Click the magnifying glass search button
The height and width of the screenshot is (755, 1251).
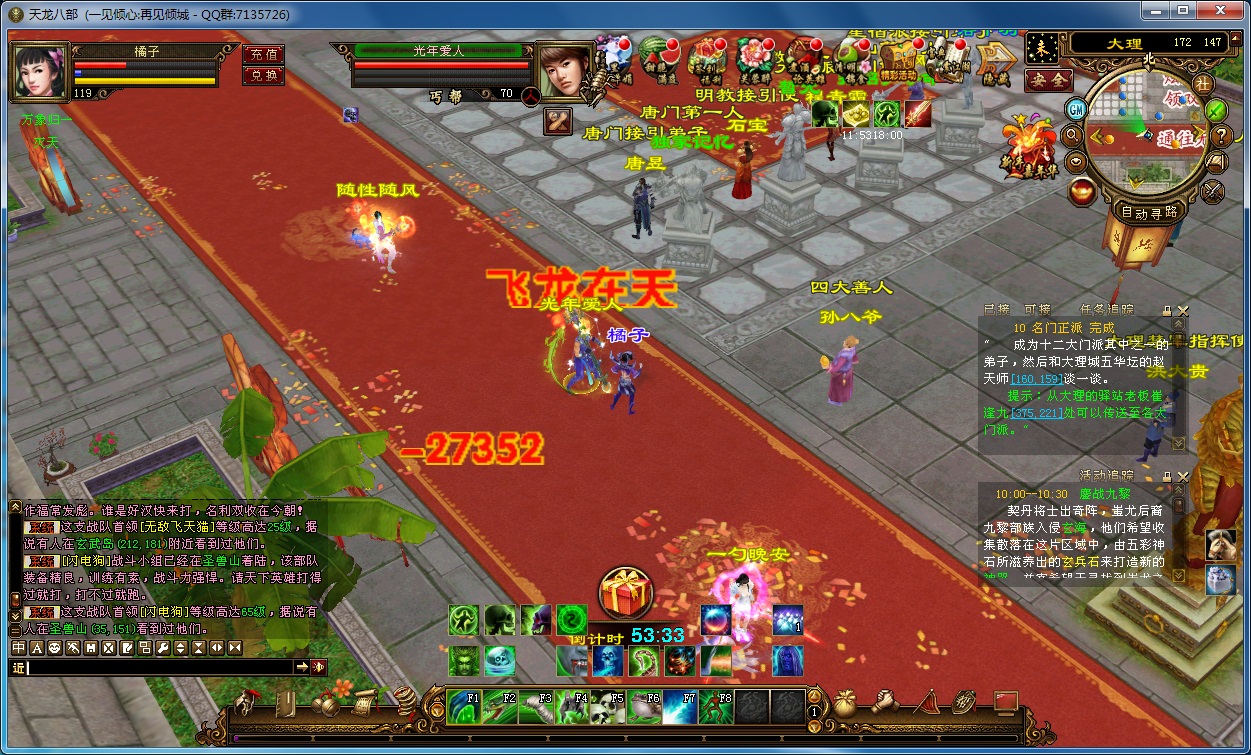point(1071,135)
